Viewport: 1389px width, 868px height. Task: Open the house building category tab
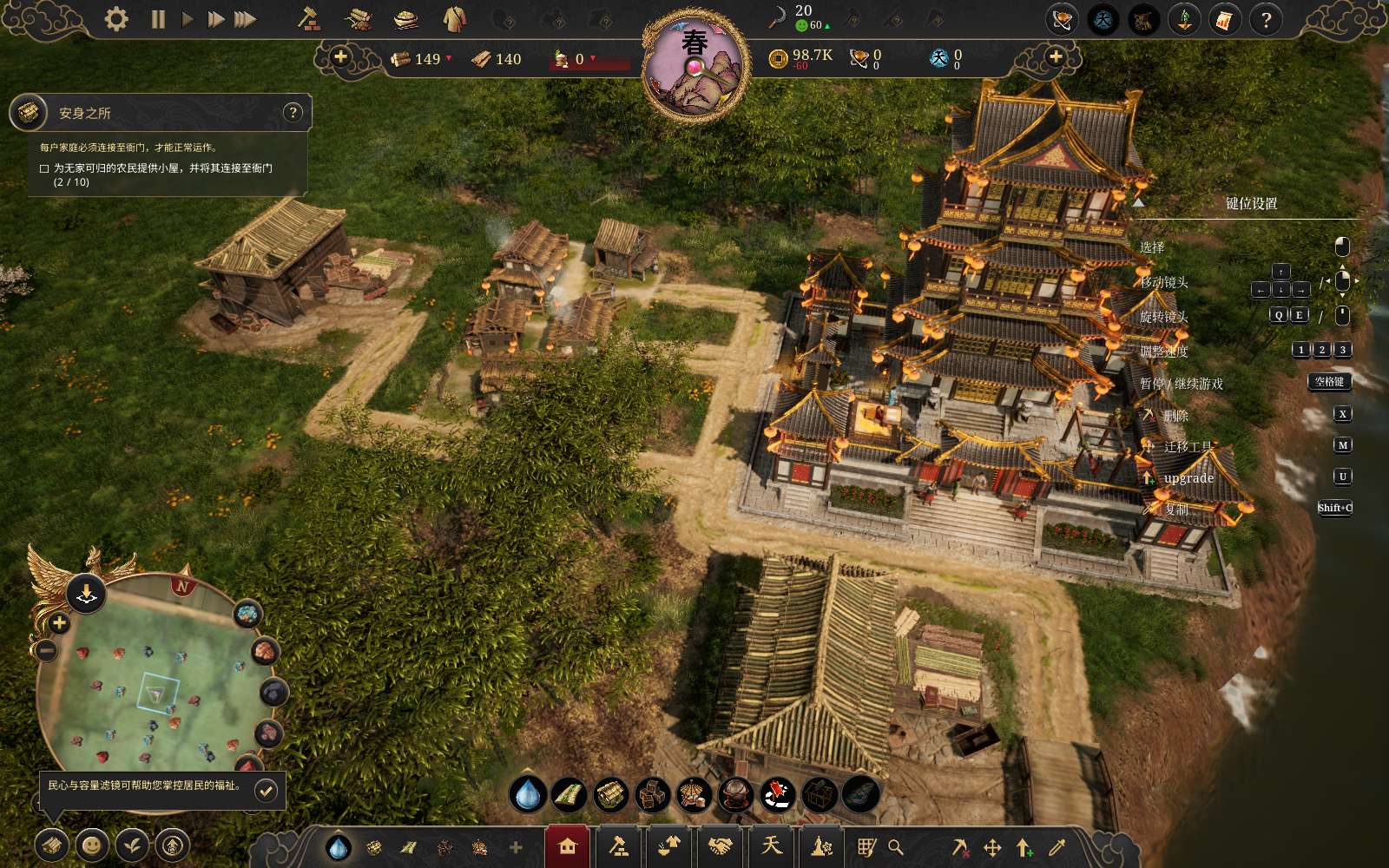(568, 846)
